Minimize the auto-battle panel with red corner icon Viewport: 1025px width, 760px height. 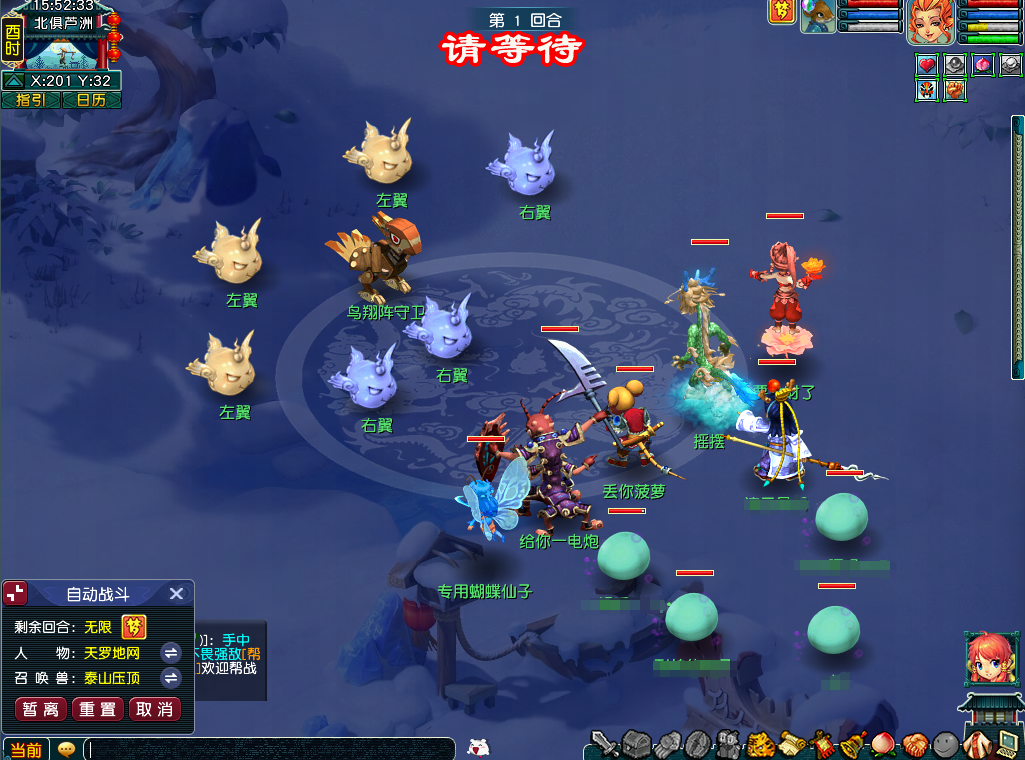[x=16, y=594]
